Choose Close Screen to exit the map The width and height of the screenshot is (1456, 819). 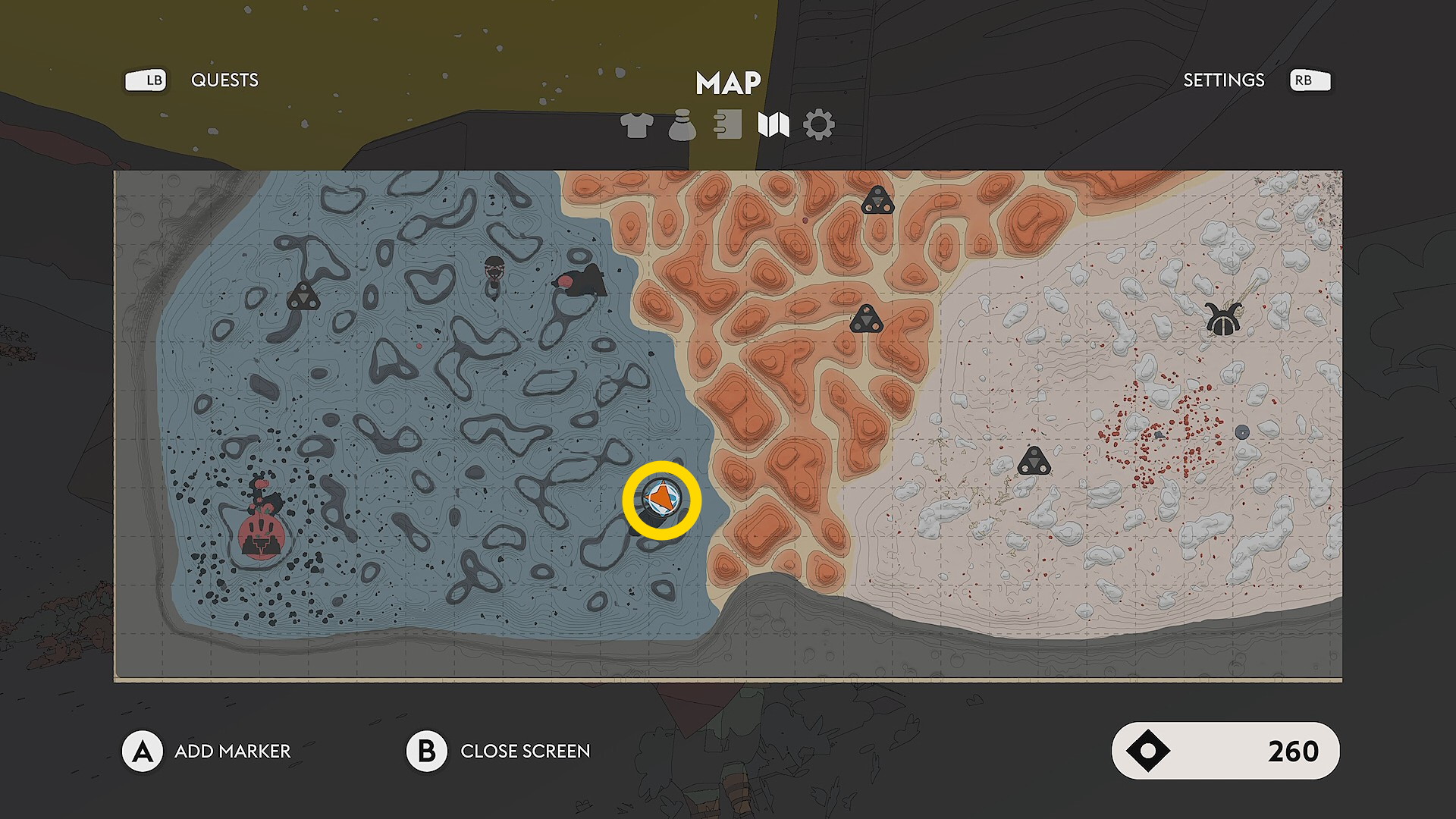pos(525,751)
